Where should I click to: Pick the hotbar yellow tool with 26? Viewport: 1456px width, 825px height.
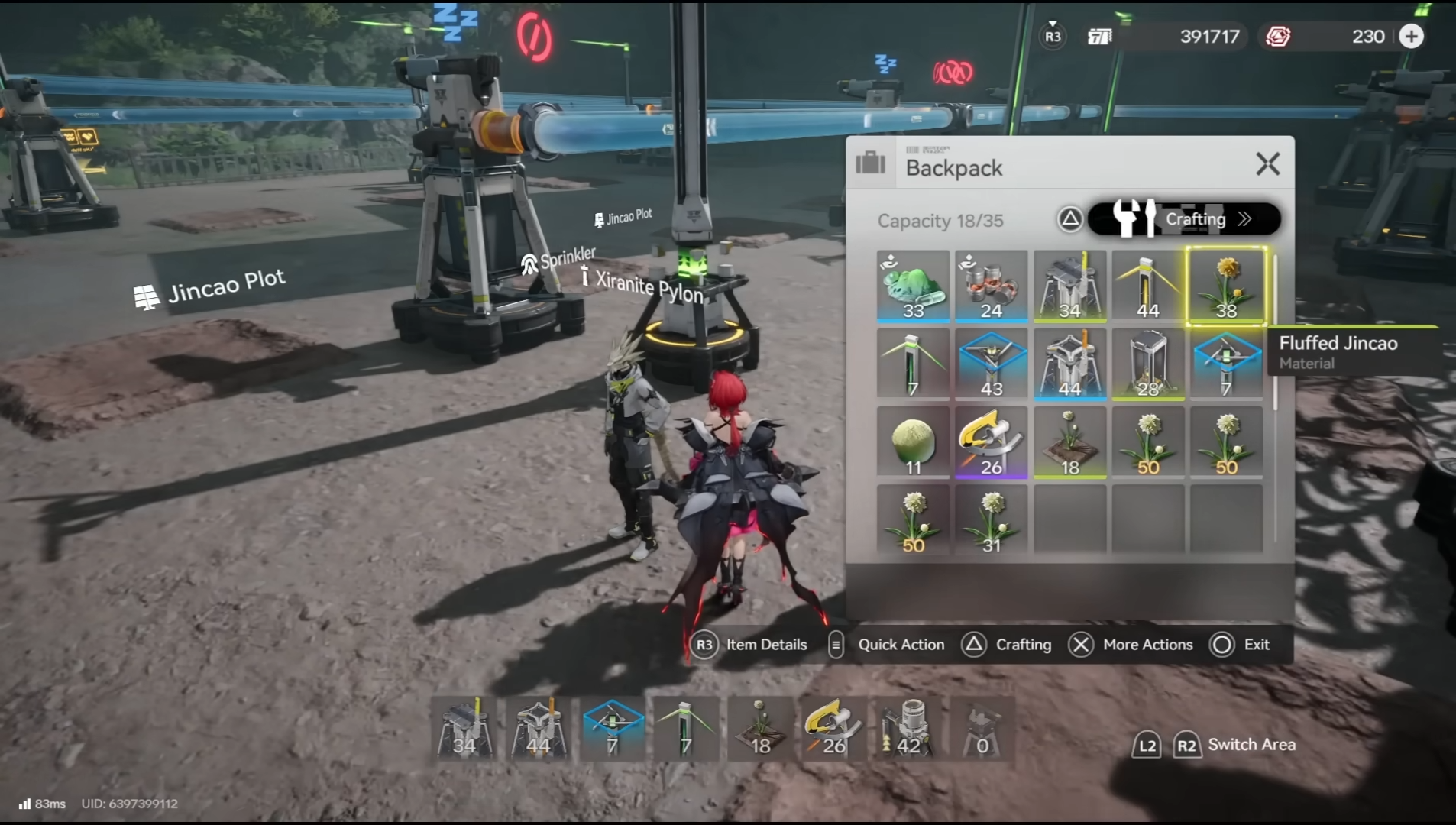pyautogui.click(x=833, y=728)
